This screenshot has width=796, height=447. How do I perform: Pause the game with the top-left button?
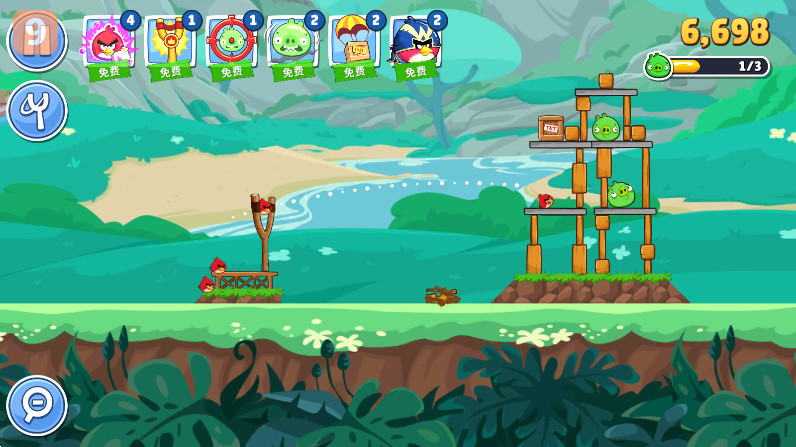(36, 40)
